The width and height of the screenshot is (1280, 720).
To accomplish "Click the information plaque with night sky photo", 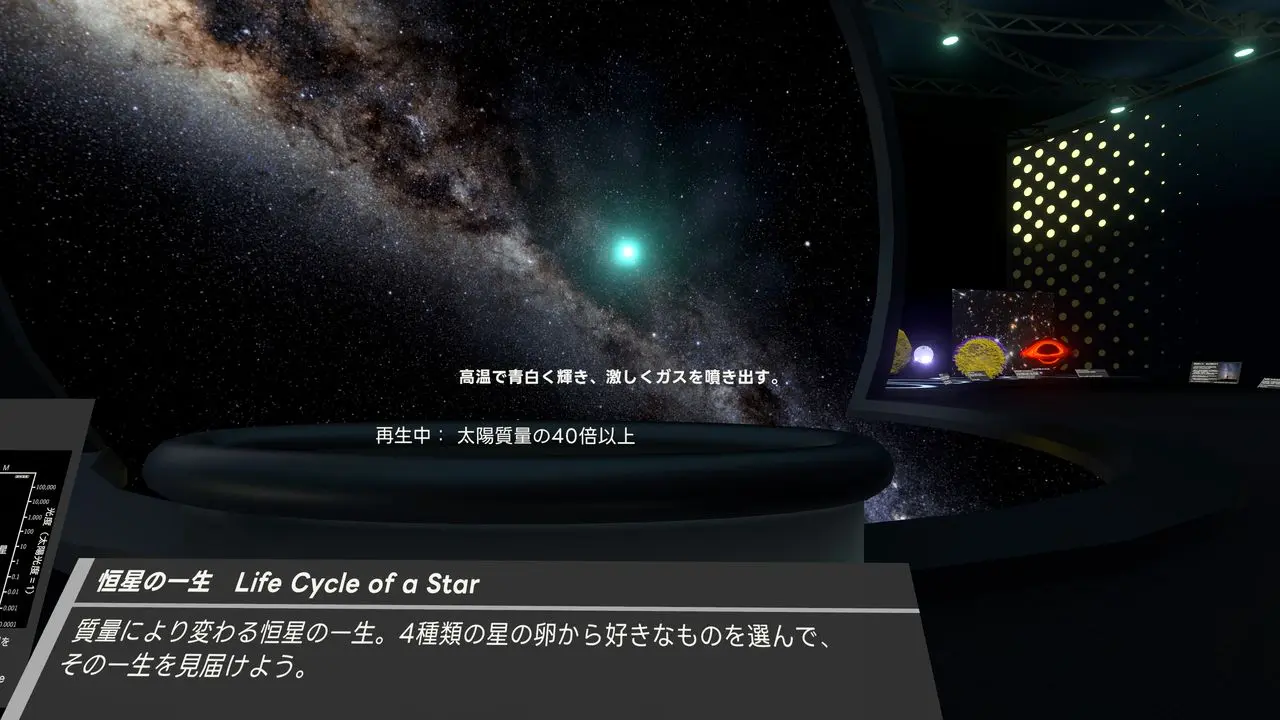I will (x=1214, y=371).
